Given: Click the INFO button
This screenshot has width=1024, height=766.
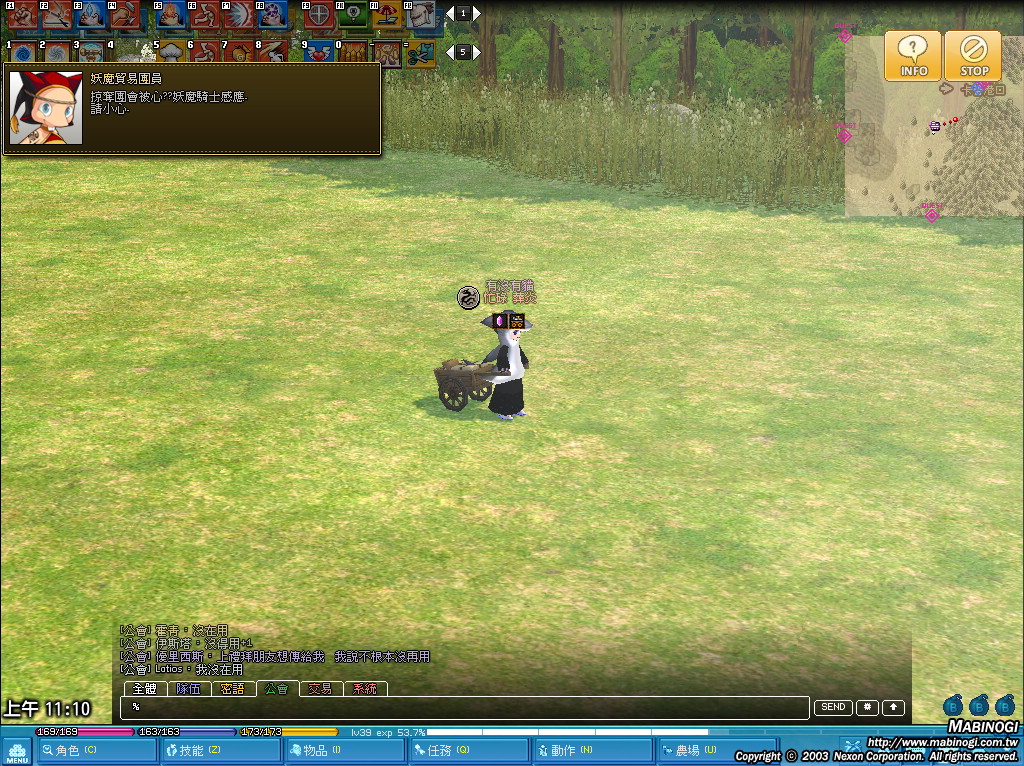Looking at the screenshot, I should click(x=912, y=56).
